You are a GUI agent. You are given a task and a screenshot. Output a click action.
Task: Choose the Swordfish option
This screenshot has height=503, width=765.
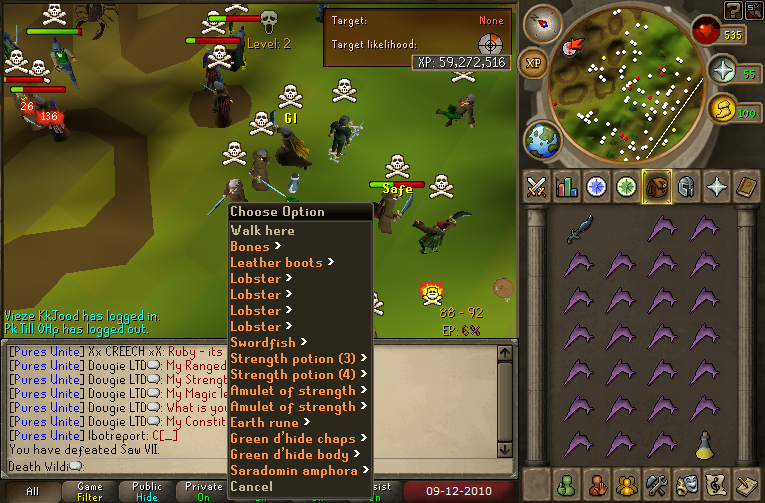pyautogui.click(x=263, y=342)
